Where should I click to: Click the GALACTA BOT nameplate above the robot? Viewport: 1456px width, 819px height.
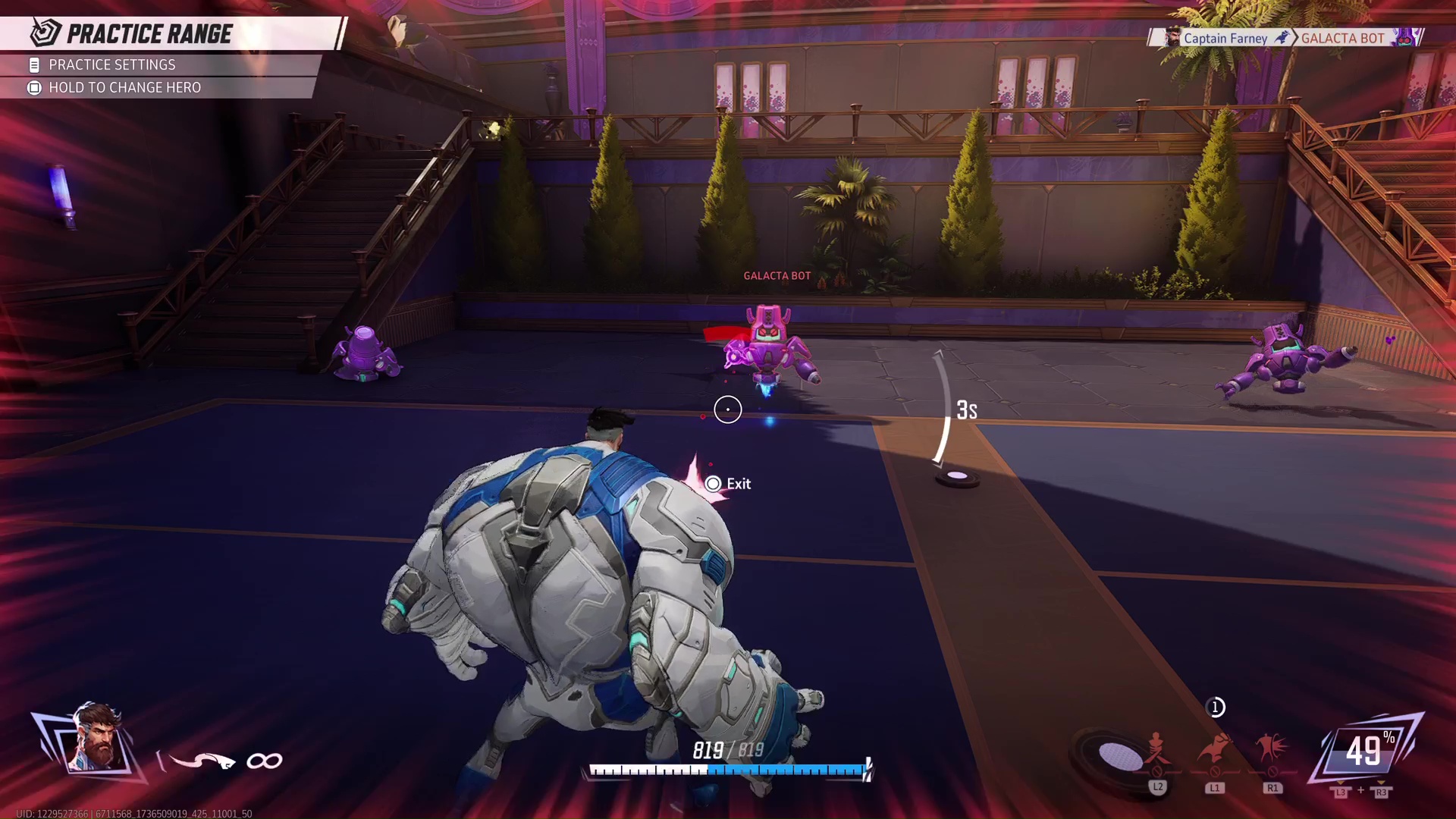[776, 276]
